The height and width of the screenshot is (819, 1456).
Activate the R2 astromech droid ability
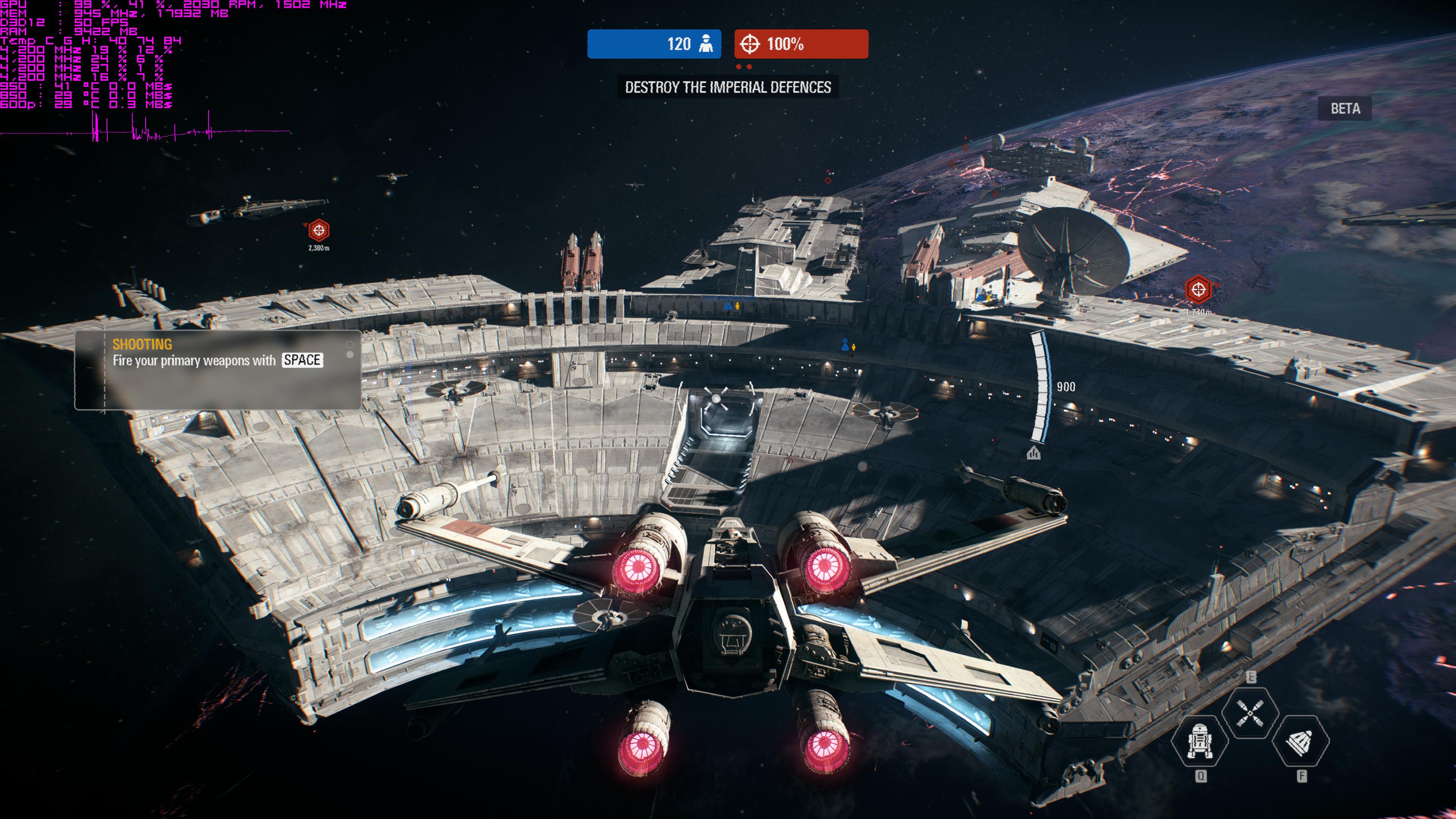click(x=1199, y=741)
